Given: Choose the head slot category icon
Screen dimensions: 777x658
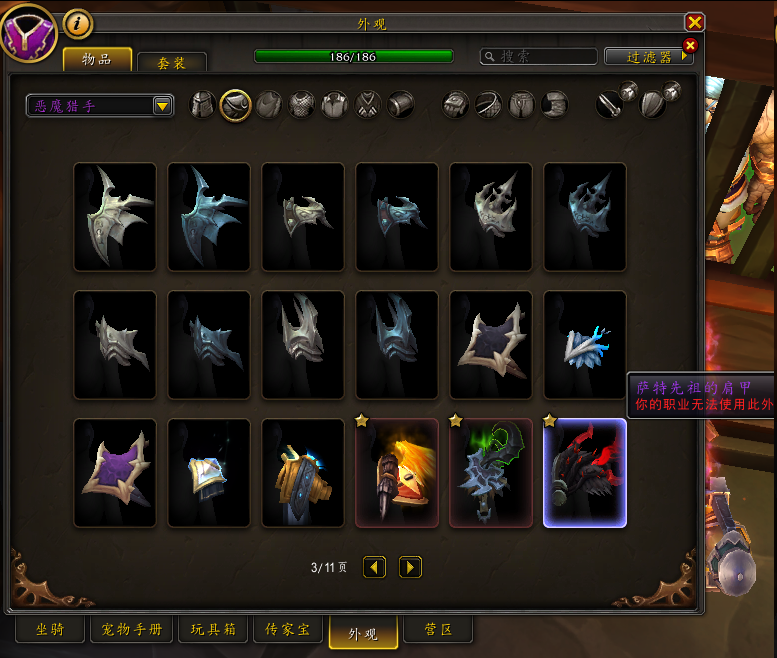Looking at the screenshot, I should (x=203, y=104).
